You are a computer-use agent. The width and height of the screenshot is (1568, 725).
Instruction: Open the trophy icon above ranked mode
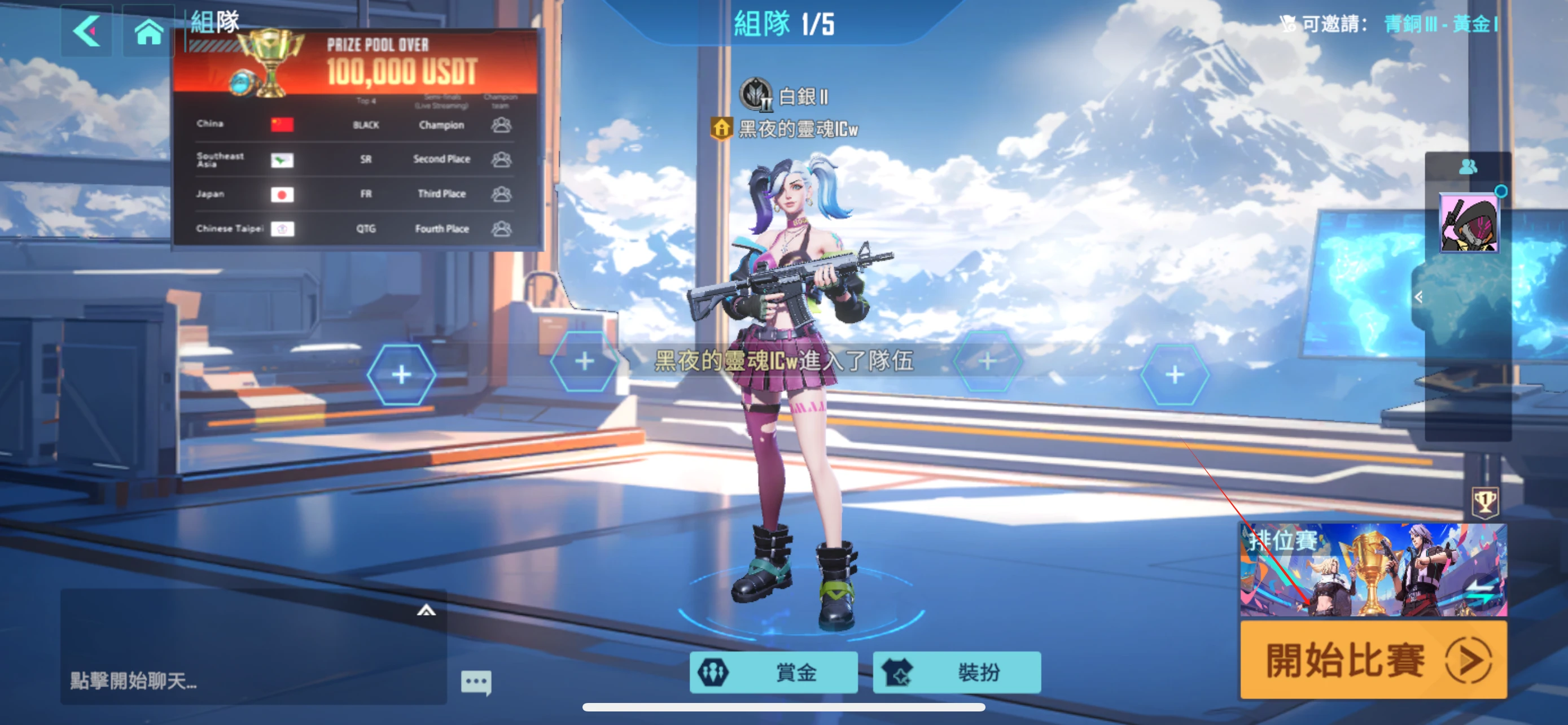tap(1484, 502)
